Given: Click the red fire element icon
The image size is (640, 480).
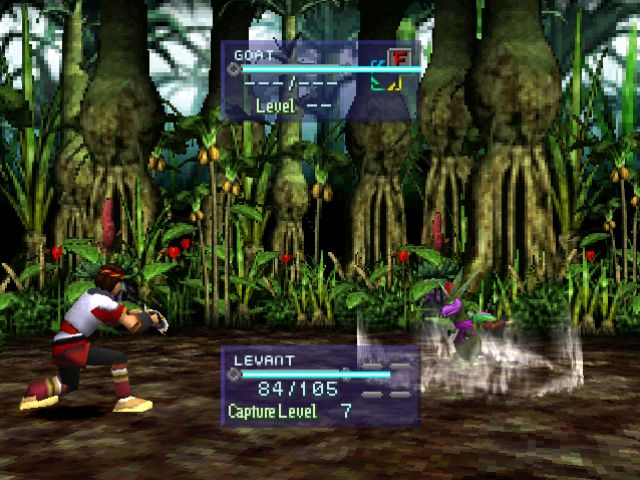Looking at the screenshot, I should 399,56.
